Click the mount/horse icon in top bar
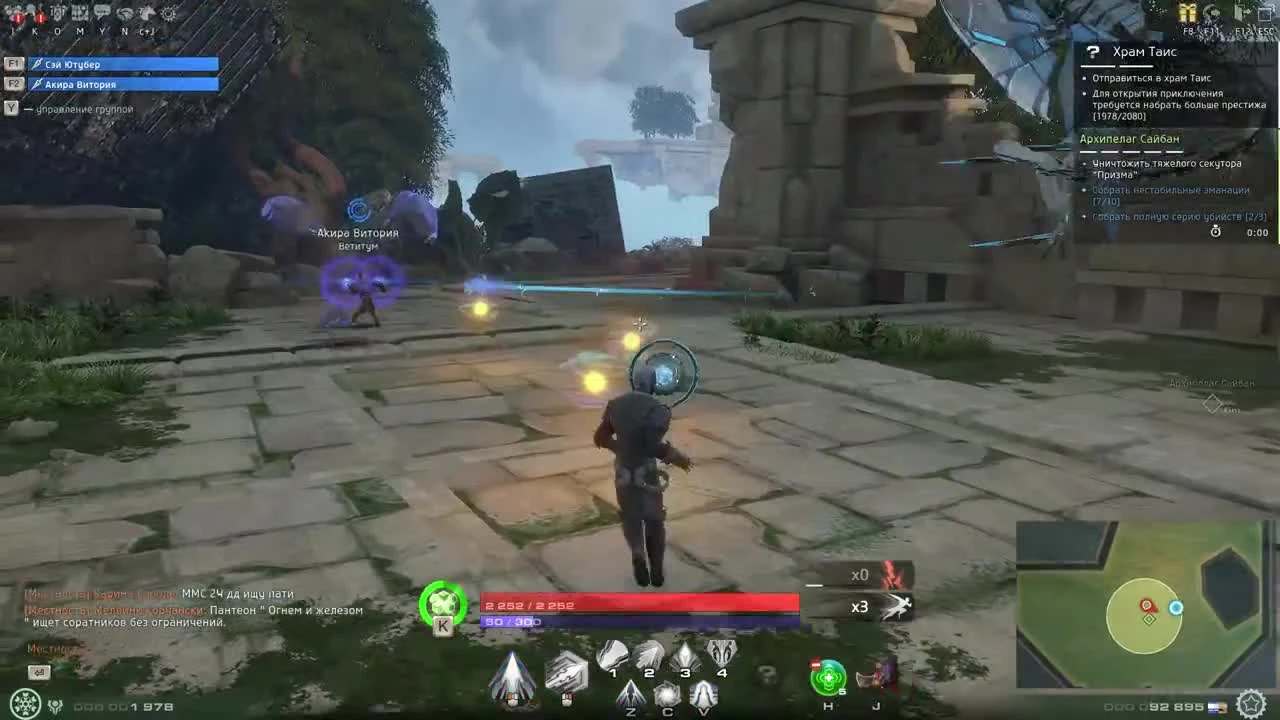This screenshot has width=1280, height=720. 147,12
